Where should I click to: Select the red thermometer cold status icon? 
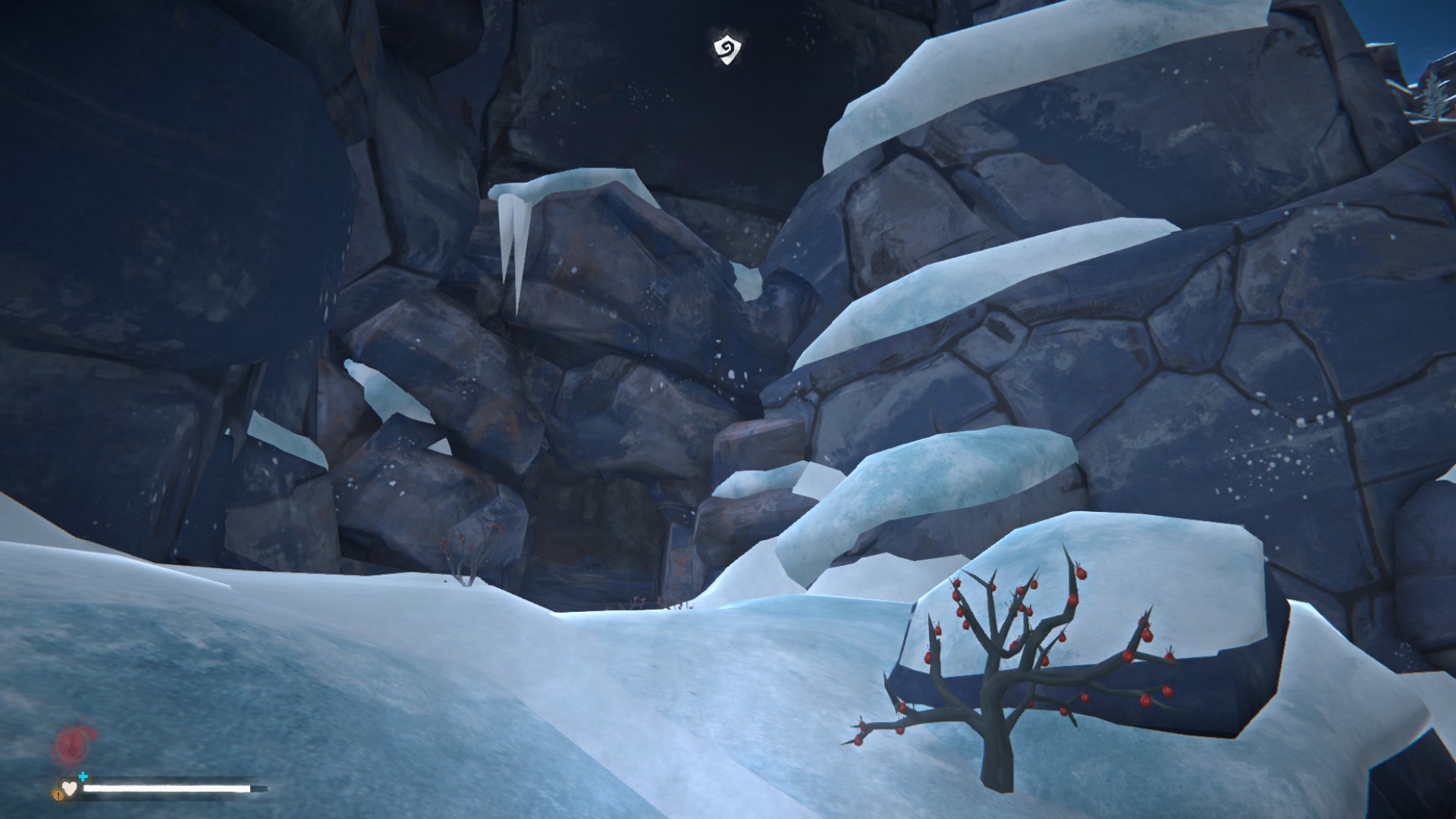pyautogui.click(x=74, y=743)
